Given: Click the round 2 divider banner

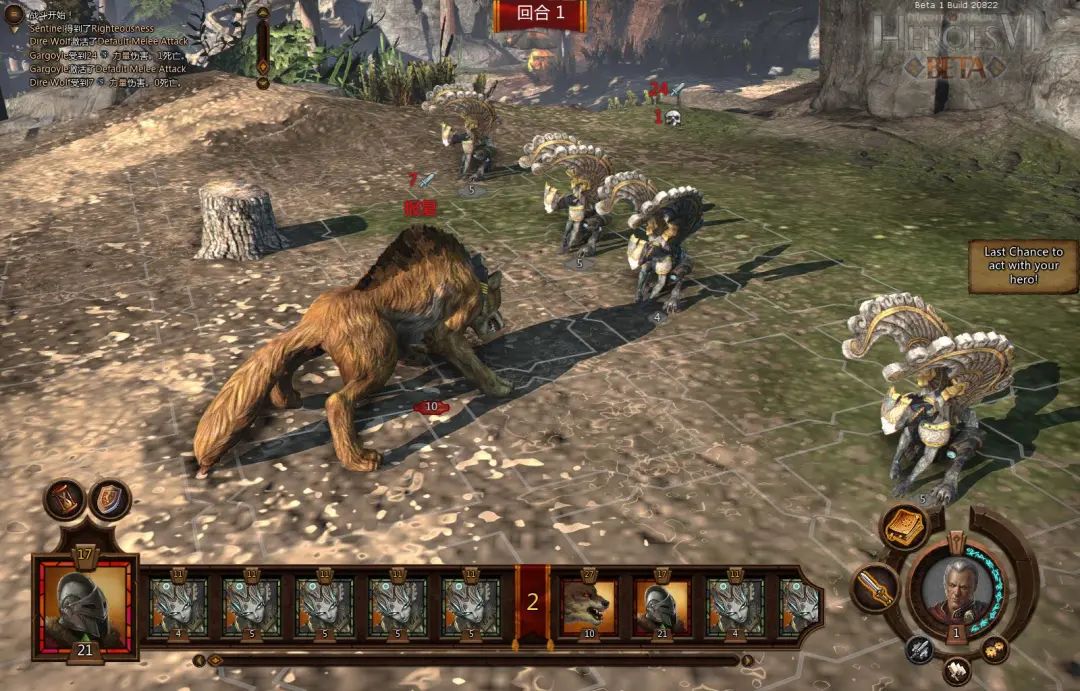Looking at the screenshot, I should click(x=532, y=602).
